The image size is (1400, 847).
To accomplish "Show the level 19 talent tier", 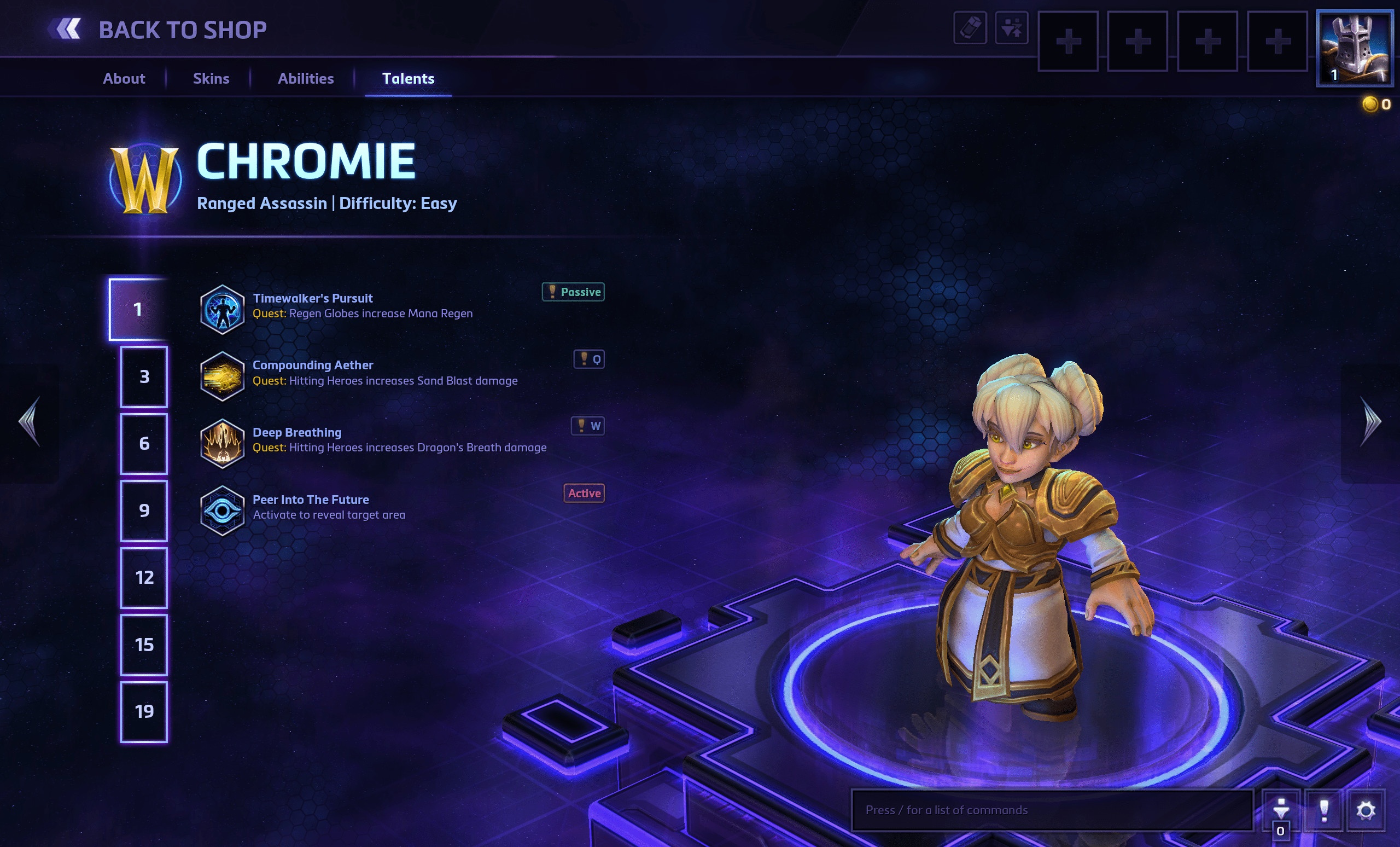I will 144,712.
